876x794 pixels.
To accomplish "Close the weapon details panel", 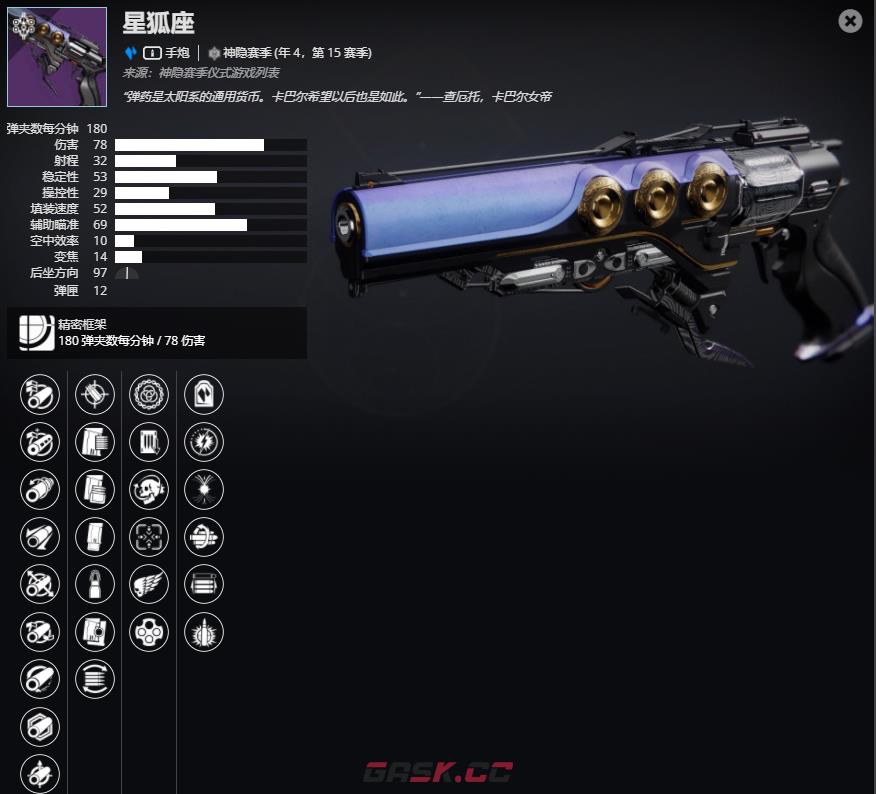I will [850, 20].
